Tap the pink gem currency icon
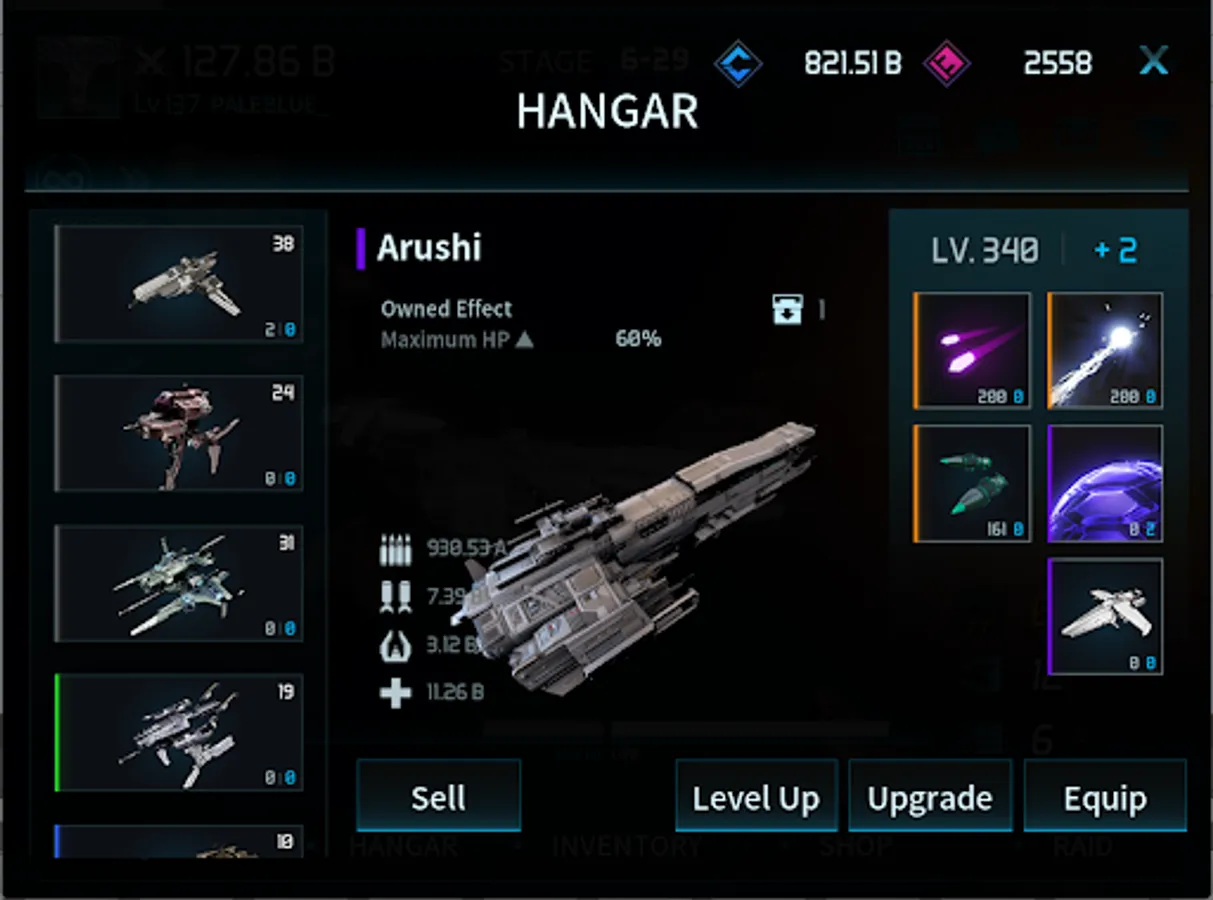 pos(946,64)
